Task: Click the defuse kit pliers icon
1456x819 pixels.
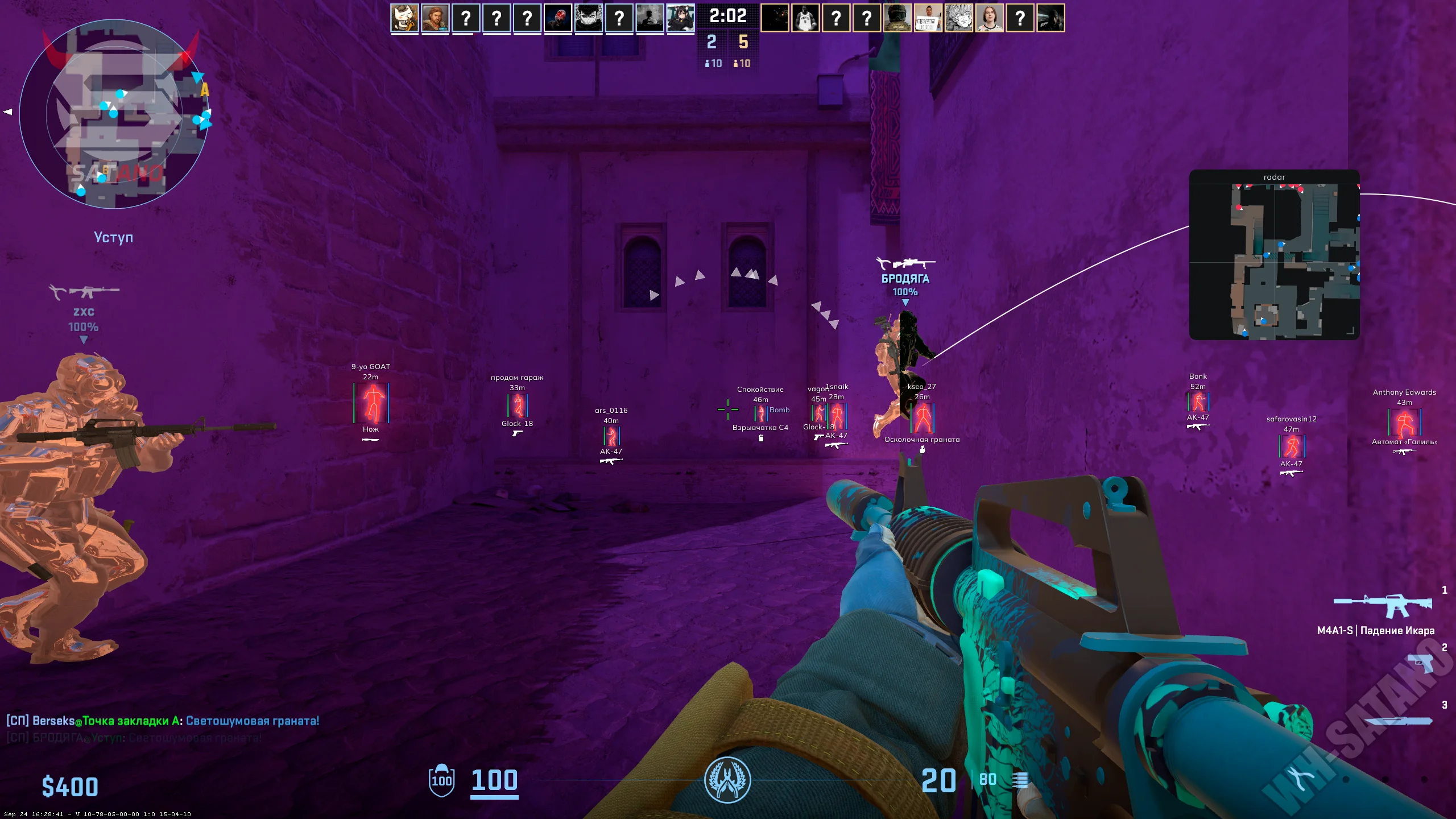Action: coord(1299,779)
